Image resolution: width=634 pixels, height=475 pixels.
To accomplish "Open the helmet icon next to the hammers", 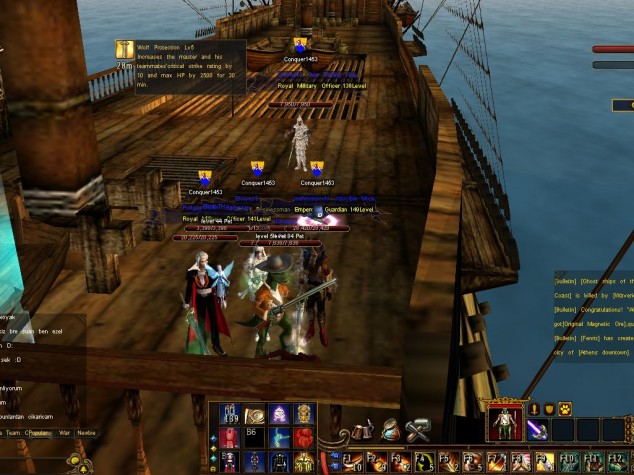I will coord(391,429).
